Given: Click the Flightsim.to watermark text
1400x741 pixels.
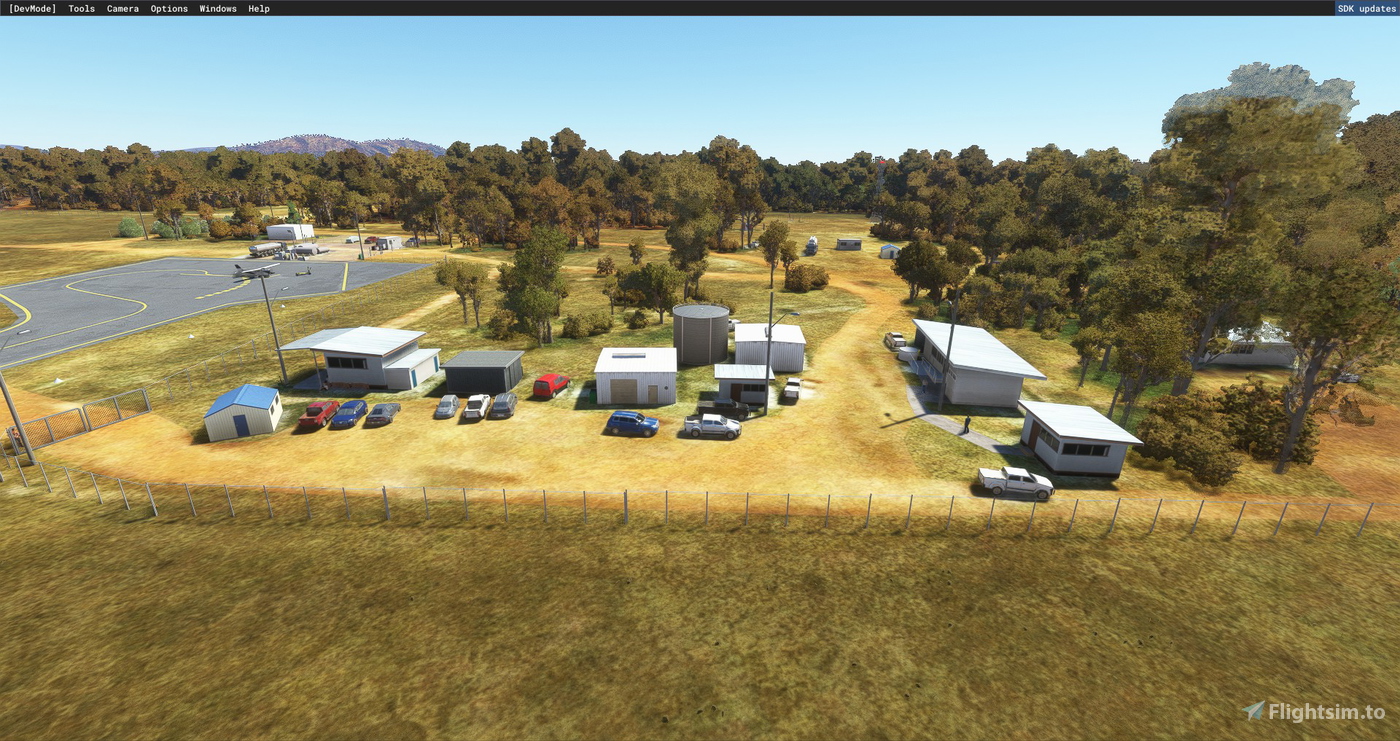Looking at the screenshot, I should pos(1330,712).
